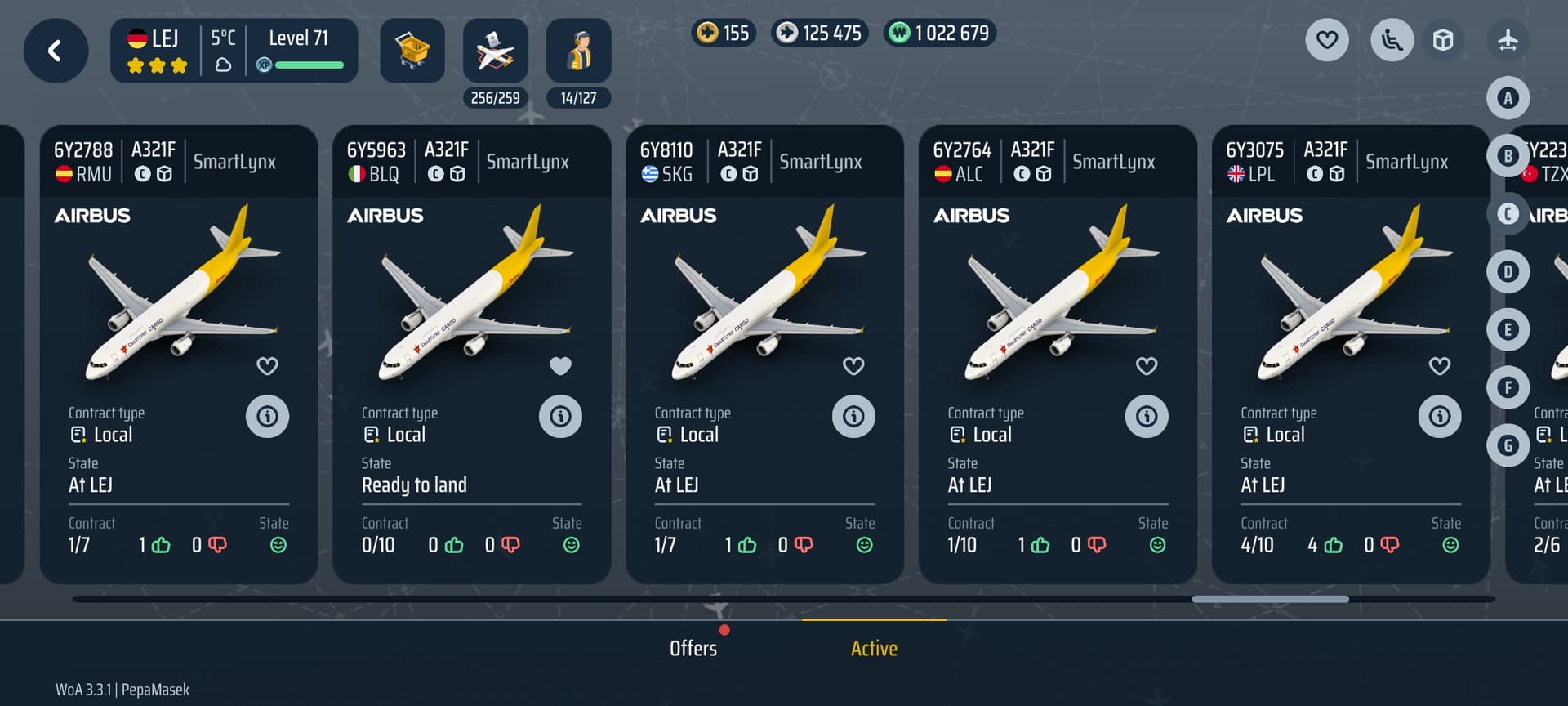The width and height of the screenshot is (1568, 706).
Task: Open the shopping cart store
Action: 412,51
